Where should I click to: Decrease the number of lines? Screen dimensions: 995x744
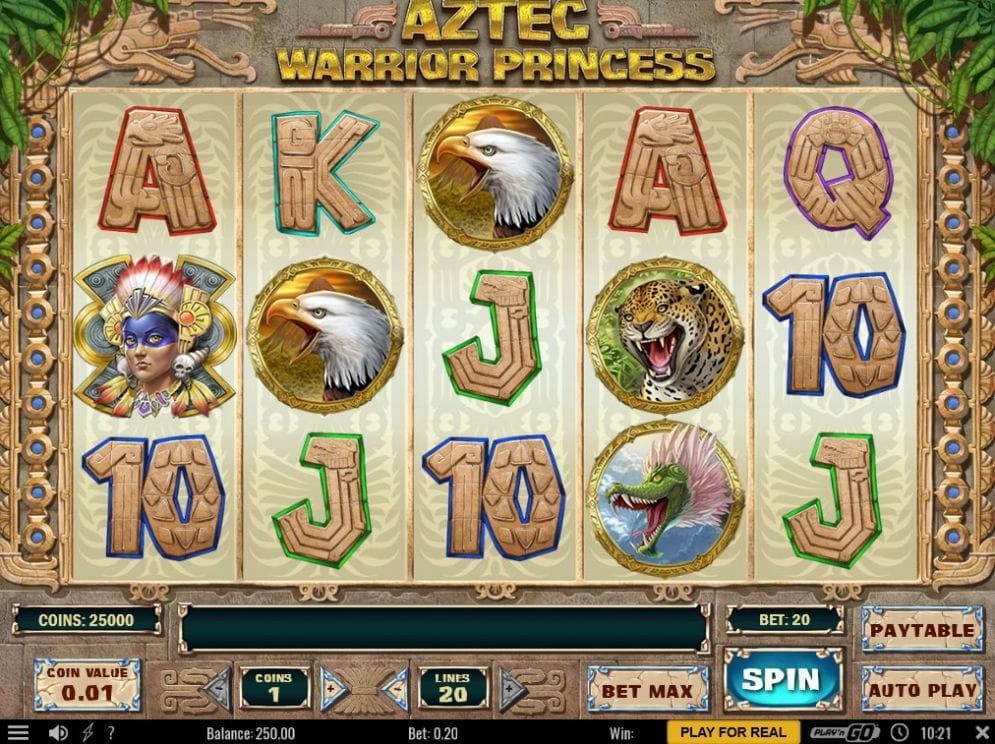(396, 688)
